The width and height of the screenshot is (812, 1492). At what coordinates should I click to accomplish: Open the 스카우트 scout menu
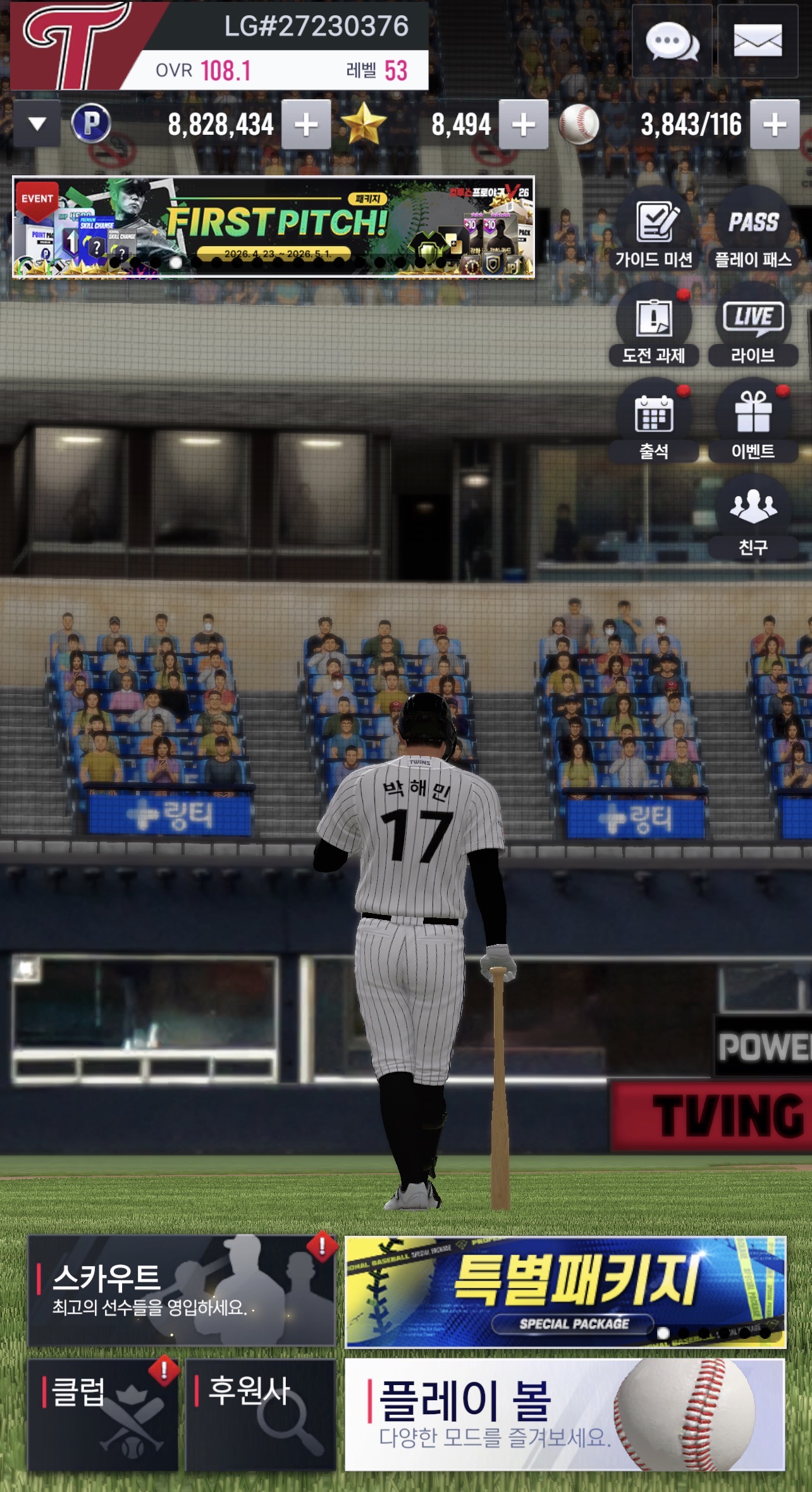(181, 1291)
